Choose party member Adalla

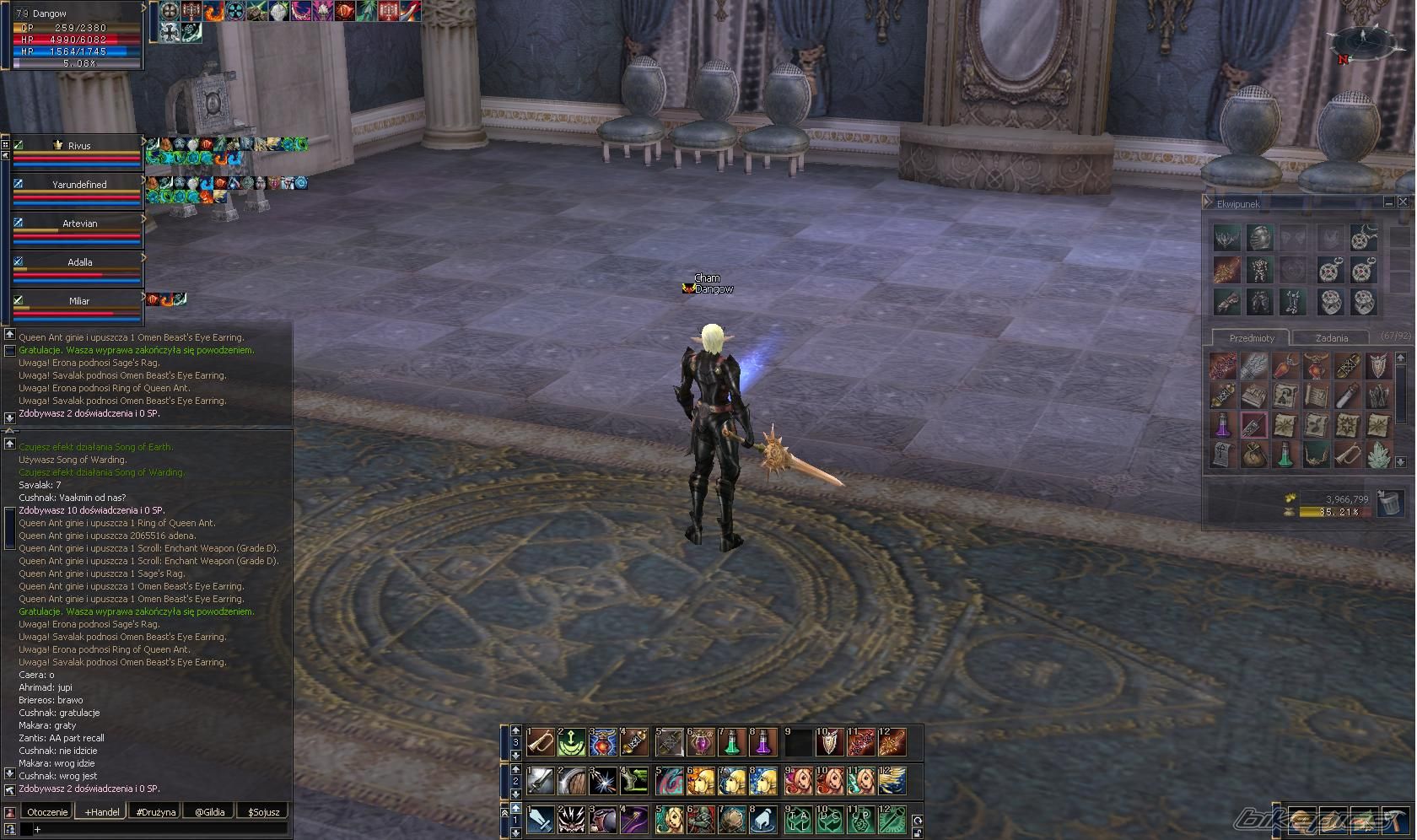pyautogui.click(x=78, y=262)
